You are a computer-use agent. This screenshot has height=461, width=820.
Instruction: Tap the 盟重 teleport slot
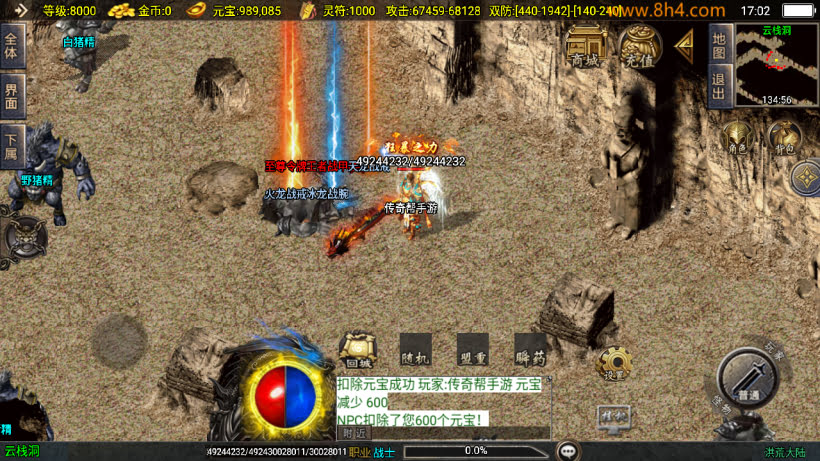pyautogui.click(x=473, y=350)
